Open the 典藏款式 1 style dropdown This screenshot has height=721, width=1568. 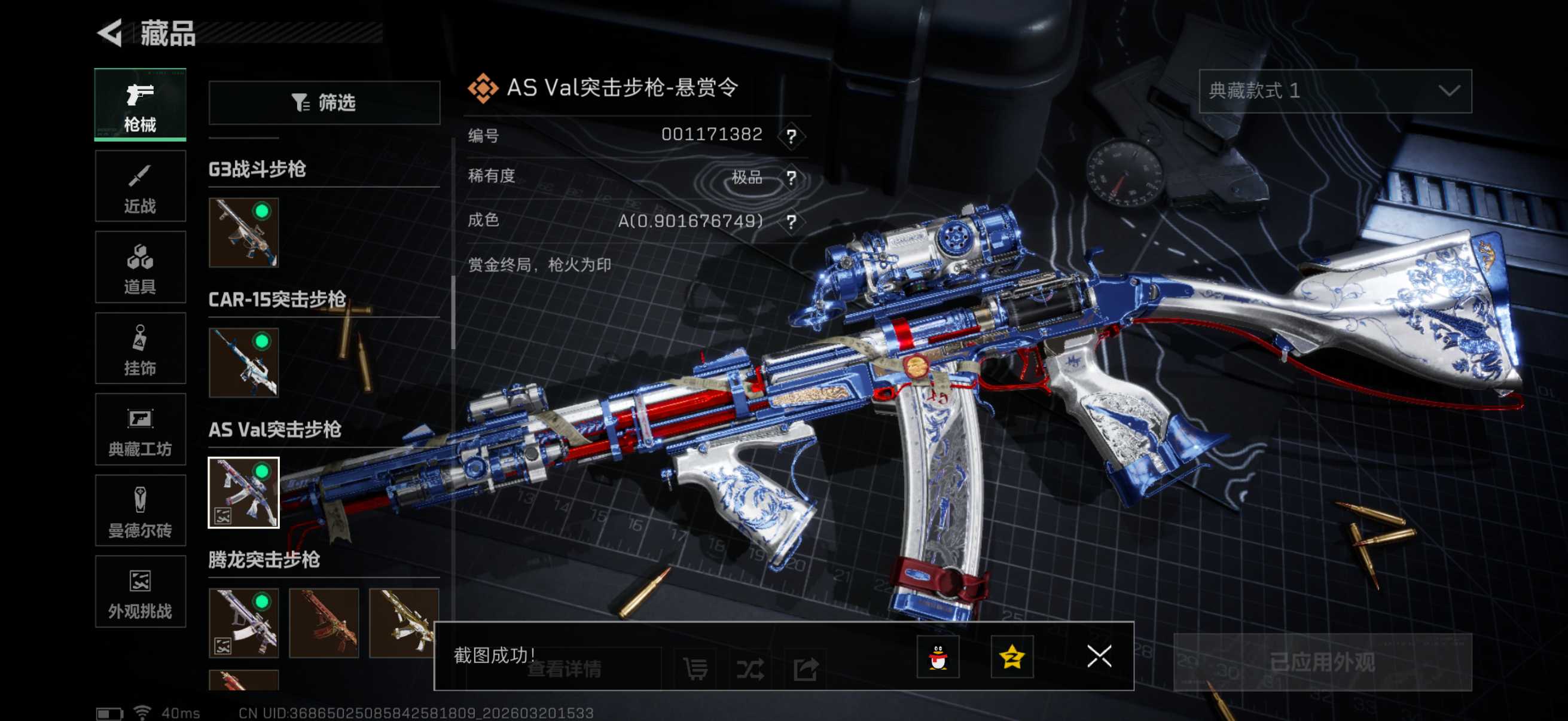point(1335,91)
